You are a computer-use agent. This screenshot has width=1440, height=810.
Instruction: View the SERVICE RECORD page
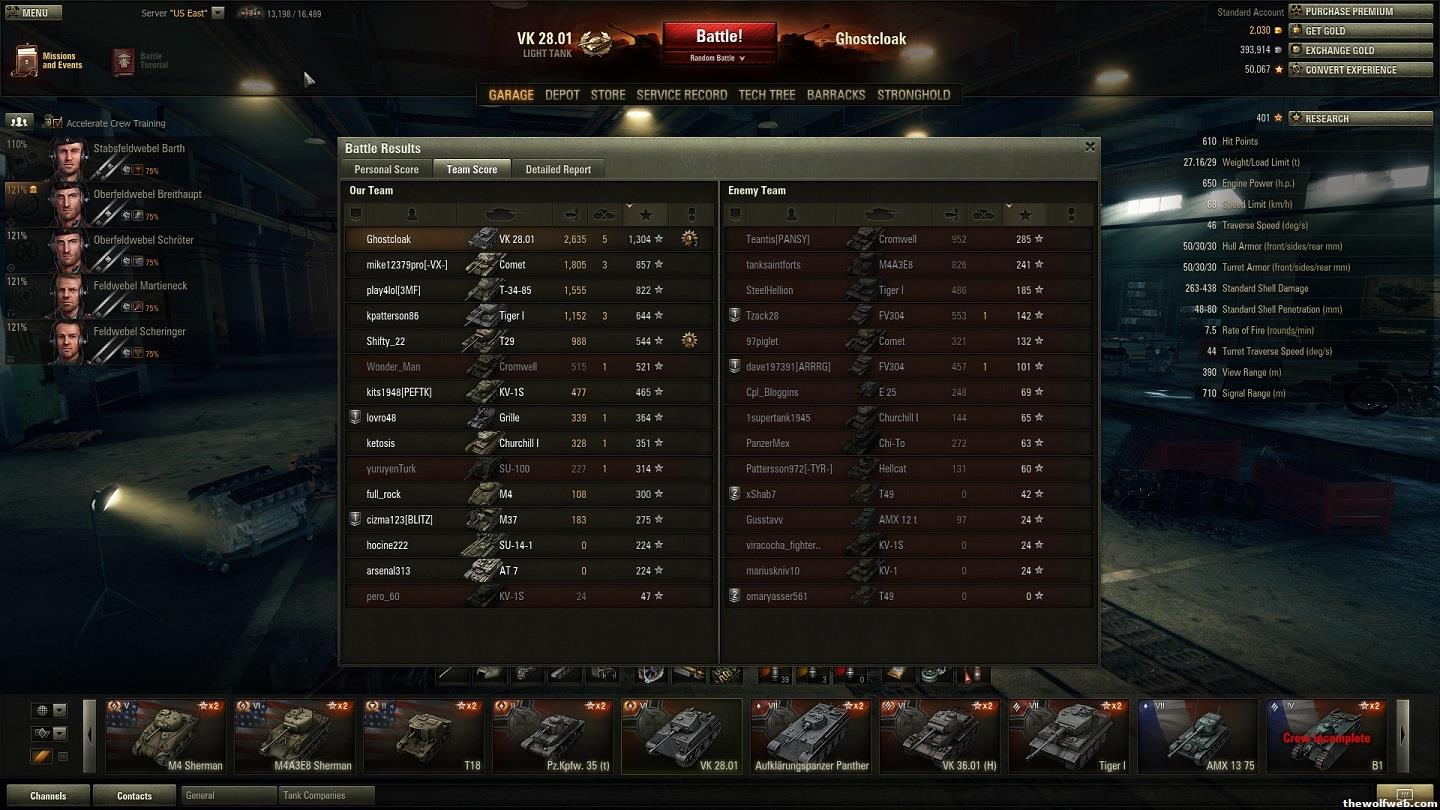(682, 95)
